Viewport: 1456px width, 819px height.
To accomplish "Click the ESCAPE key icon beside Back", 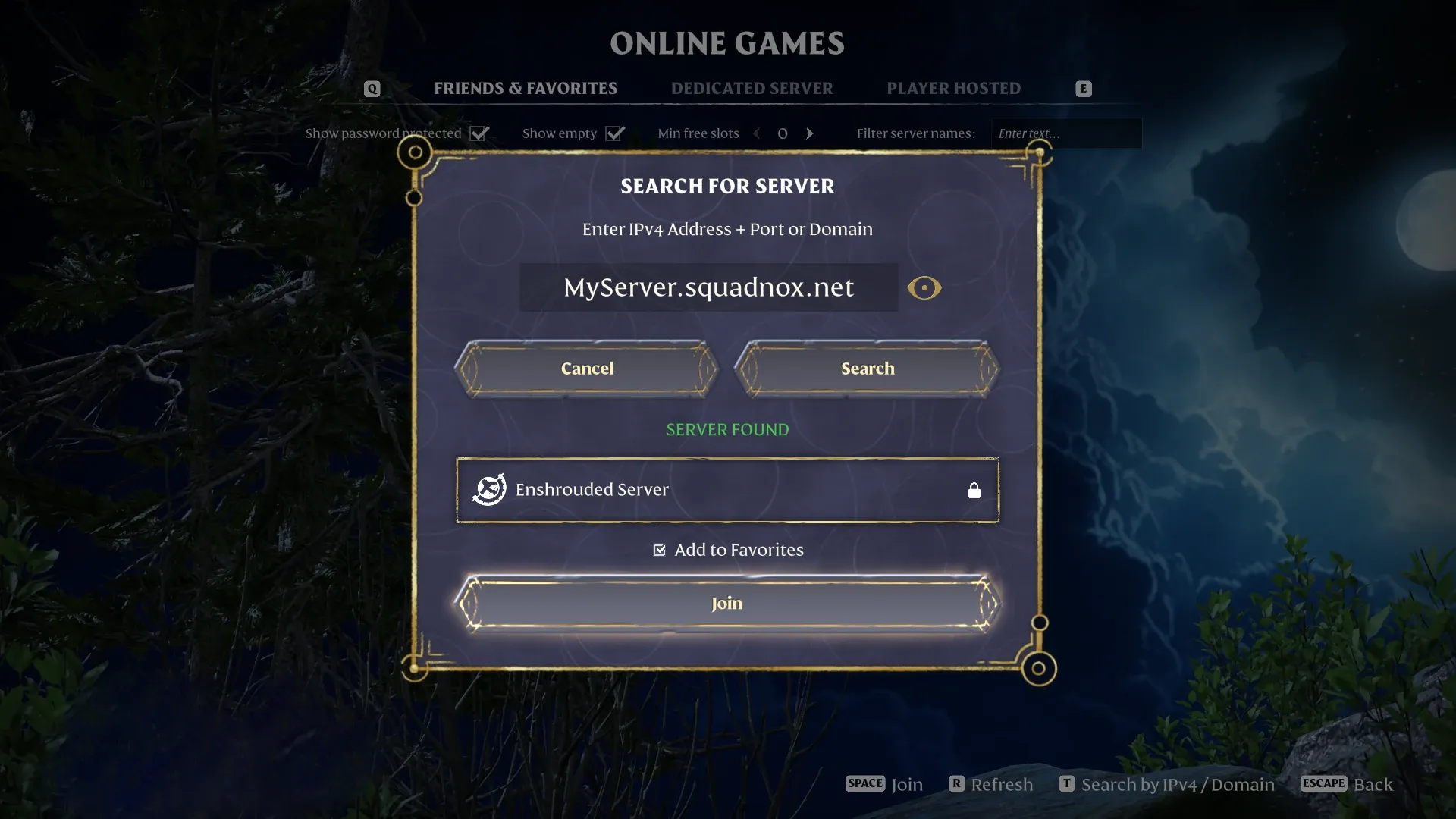I will pos(1323,784).
